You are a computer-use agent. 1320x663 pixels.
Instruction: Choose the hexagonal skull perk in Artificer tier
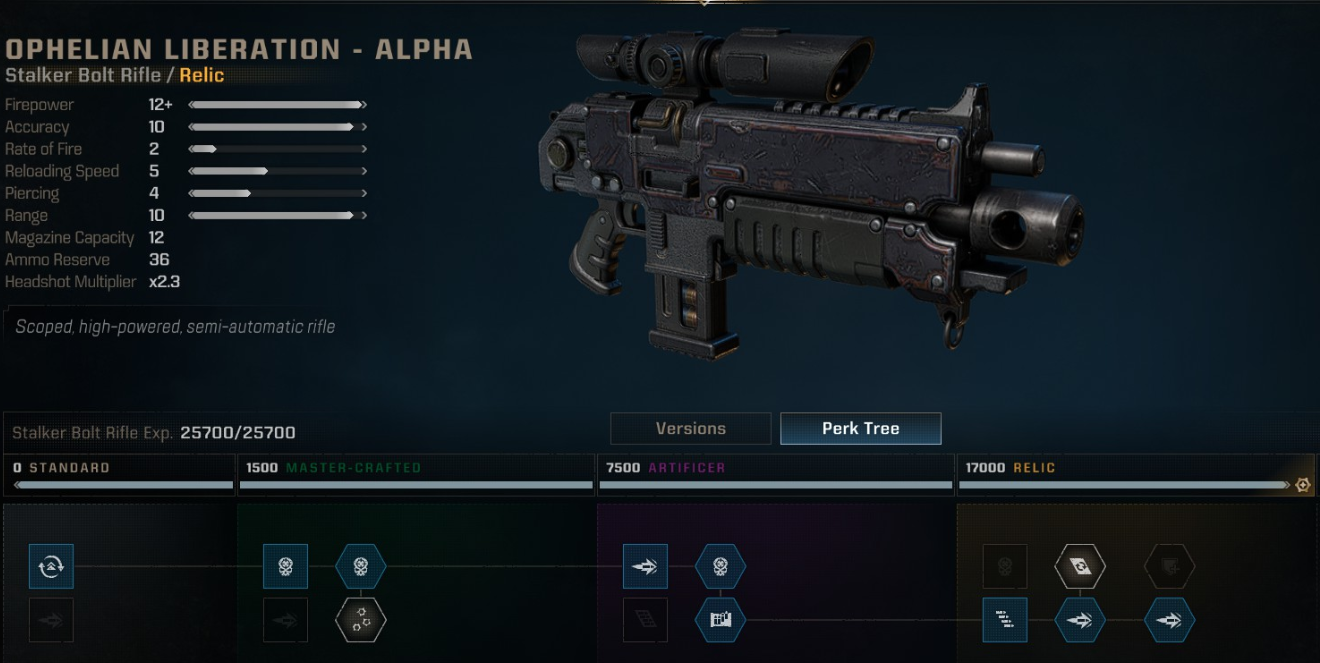click(x=720, y=567)
